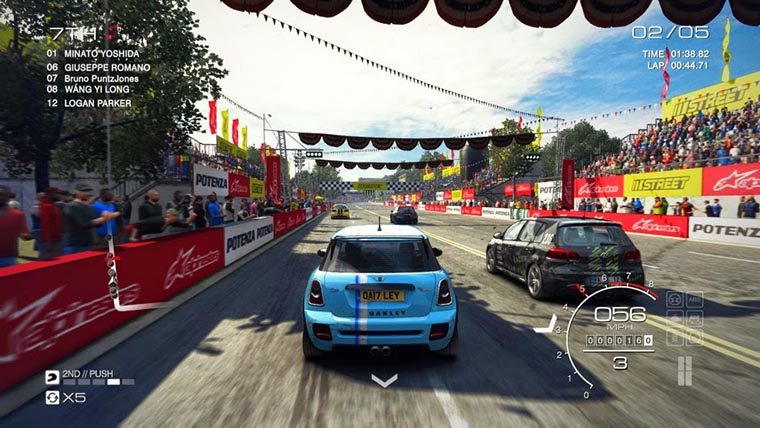Toggle the ABS assist icon
Image resolution: width=760 pixels, height=428 pixels.
tap(695, 299)
